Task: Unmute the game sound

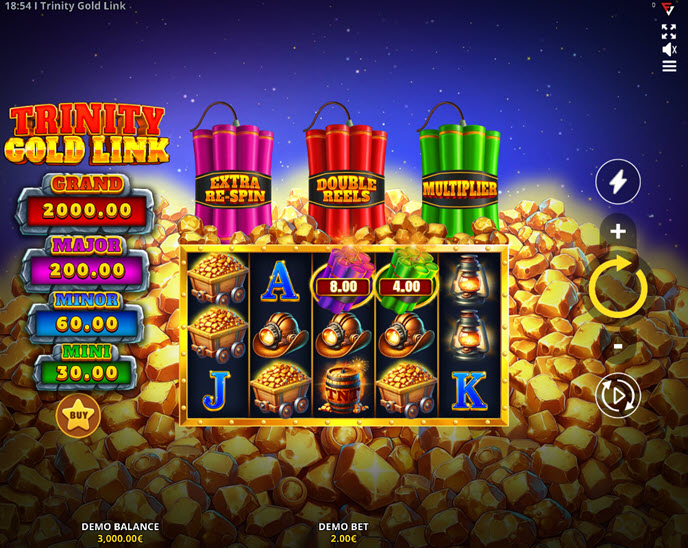Action: [669, 48]
